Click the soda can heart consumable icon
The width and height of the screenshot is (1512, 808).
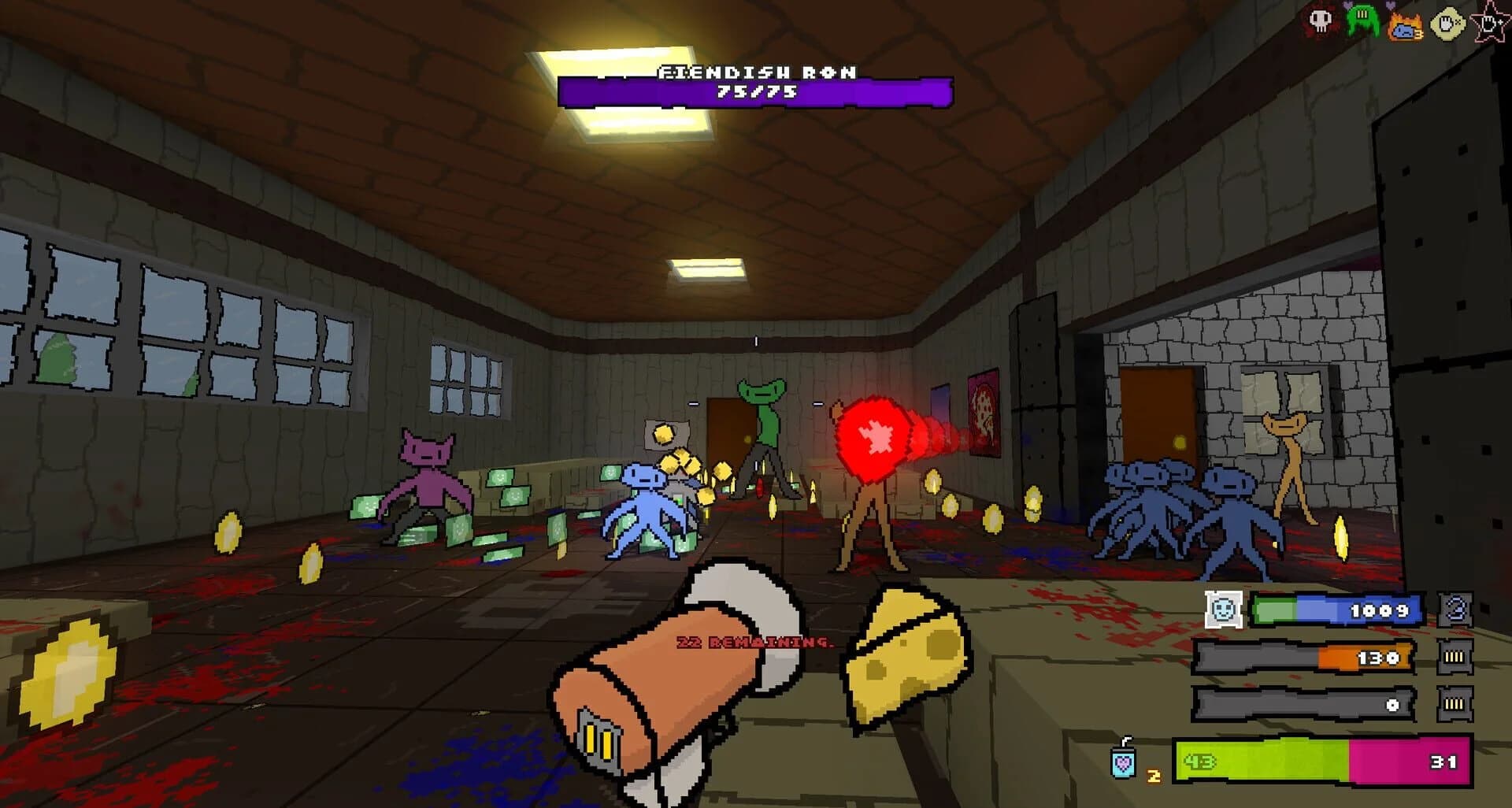(x=1124, y=761)
